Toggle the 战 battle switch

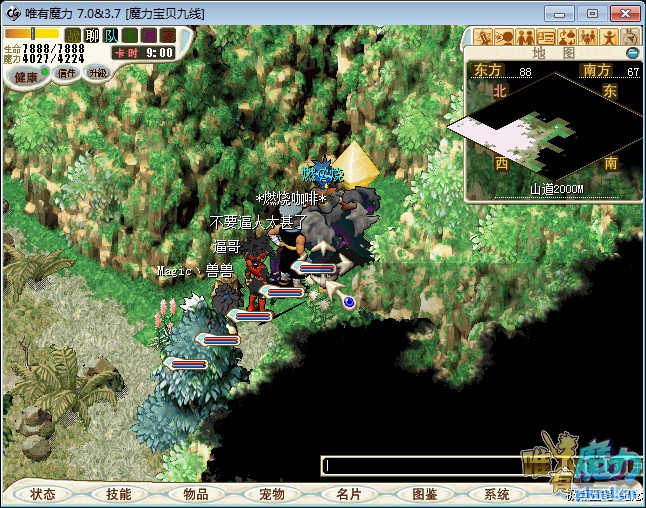pyautogui.click(x=73, y=36)
